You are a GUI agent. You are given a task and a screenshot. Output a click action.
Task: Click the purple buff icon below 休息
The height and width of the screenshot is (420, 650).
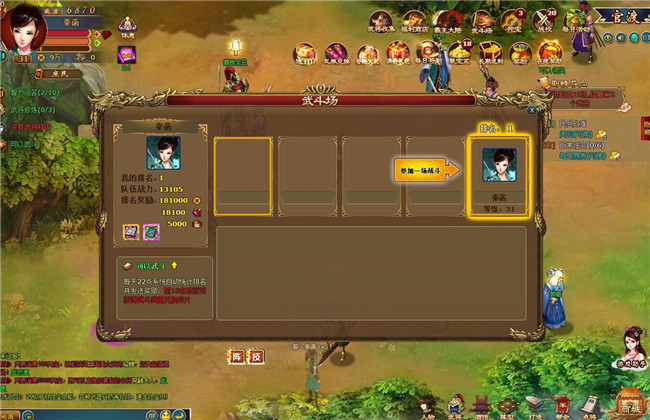coord(127,55)
